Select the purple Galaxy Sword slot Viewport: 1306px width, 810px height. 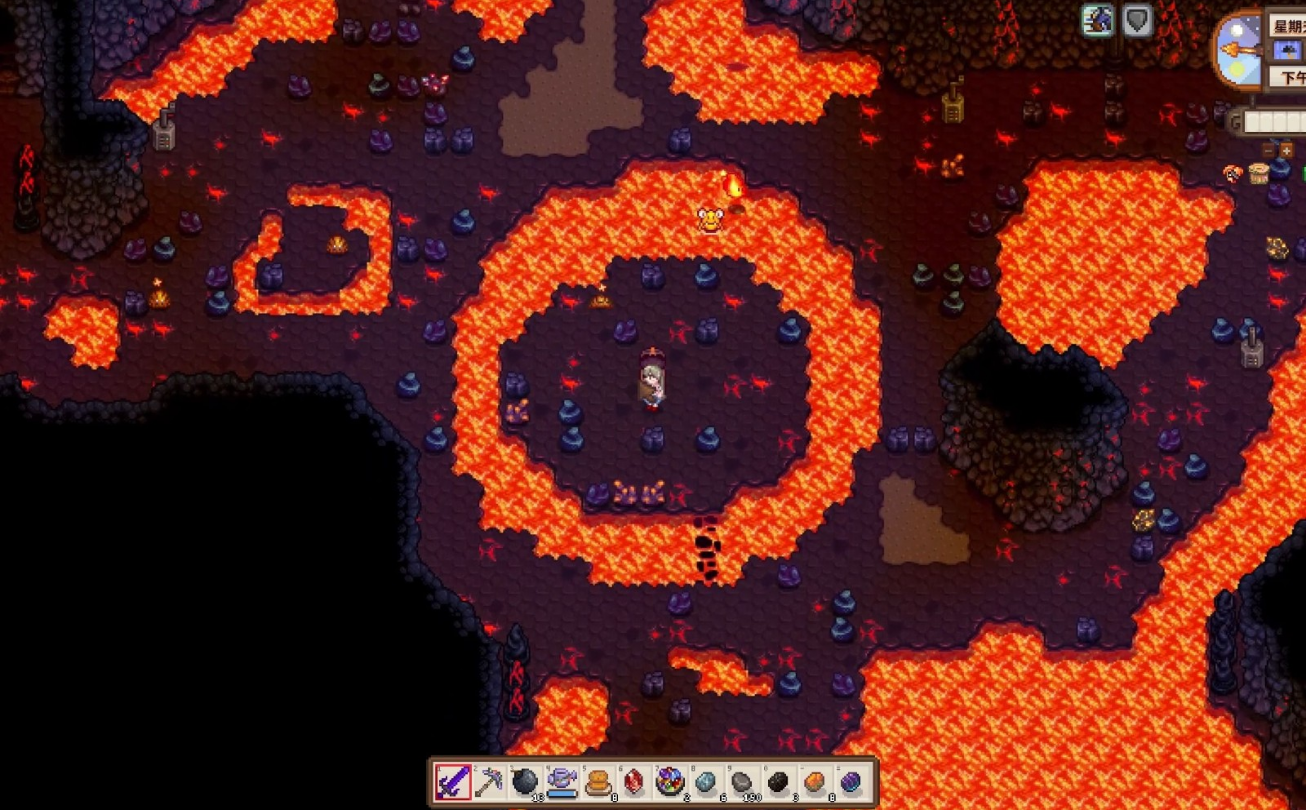pos(453,781)
